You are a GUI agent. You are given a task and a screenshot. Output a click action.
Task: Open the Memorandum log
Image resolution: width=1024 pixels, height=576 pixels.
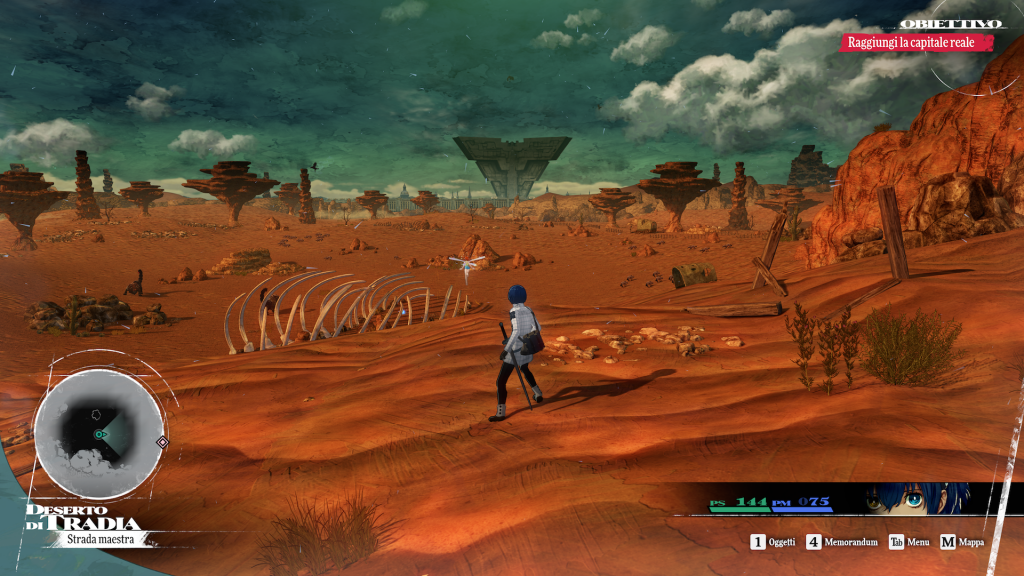[x=837, y=542]
